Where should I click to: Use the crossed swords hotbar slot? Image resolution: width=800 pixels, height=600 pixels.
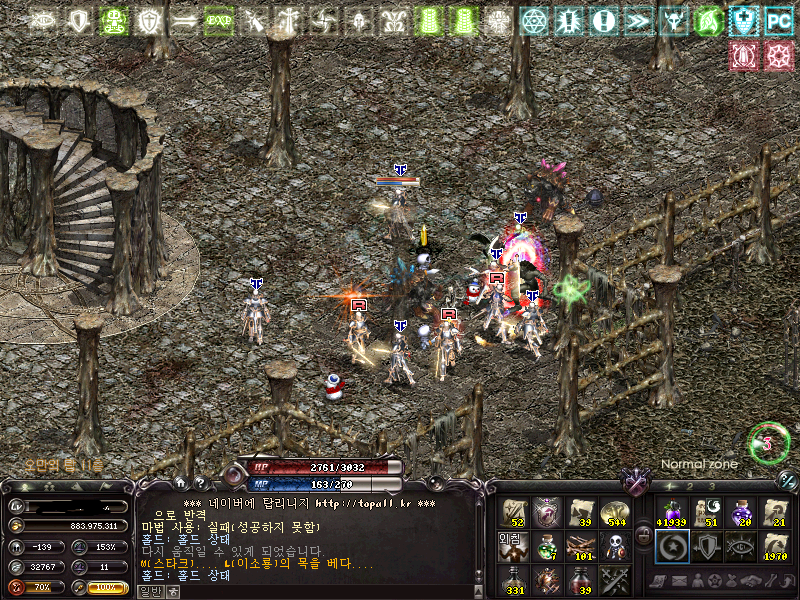click(x=615, y=579)
